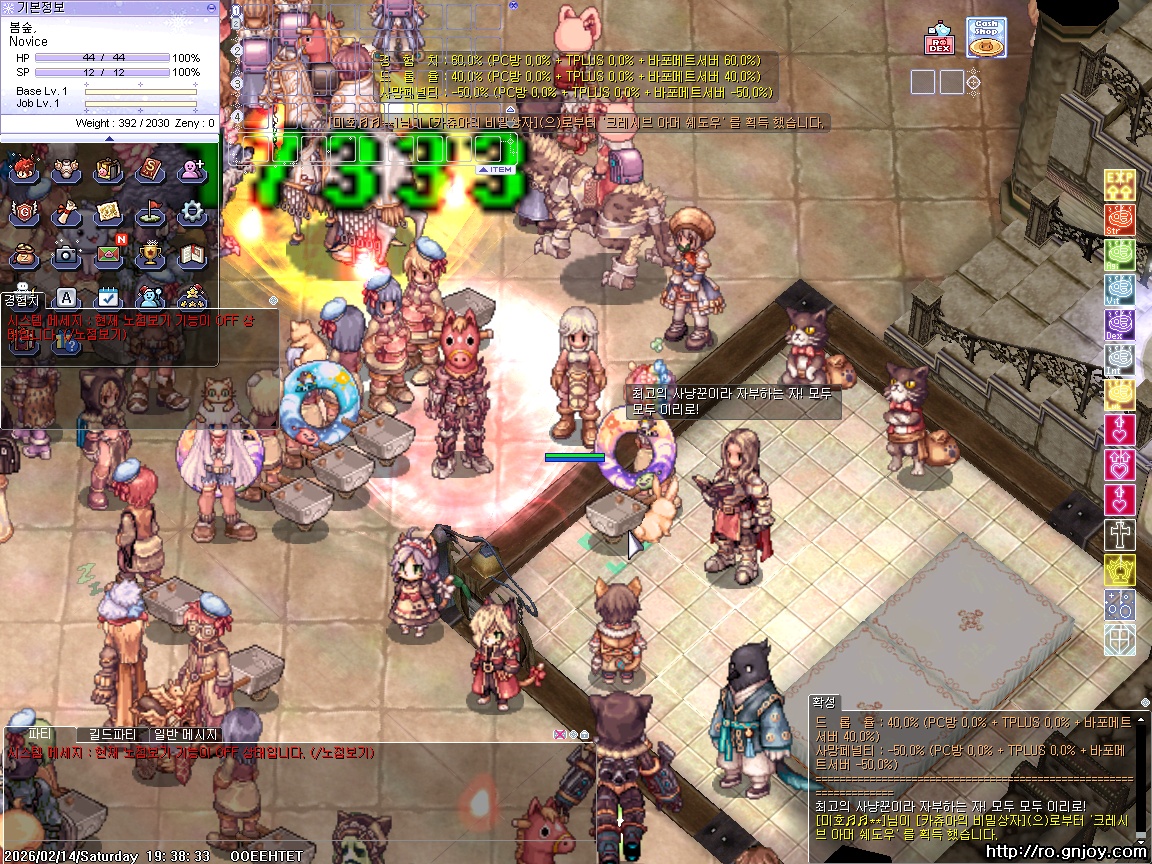Open the world map parchment icon
This screenshot has height=864, width=1152.
click(108, 212)
